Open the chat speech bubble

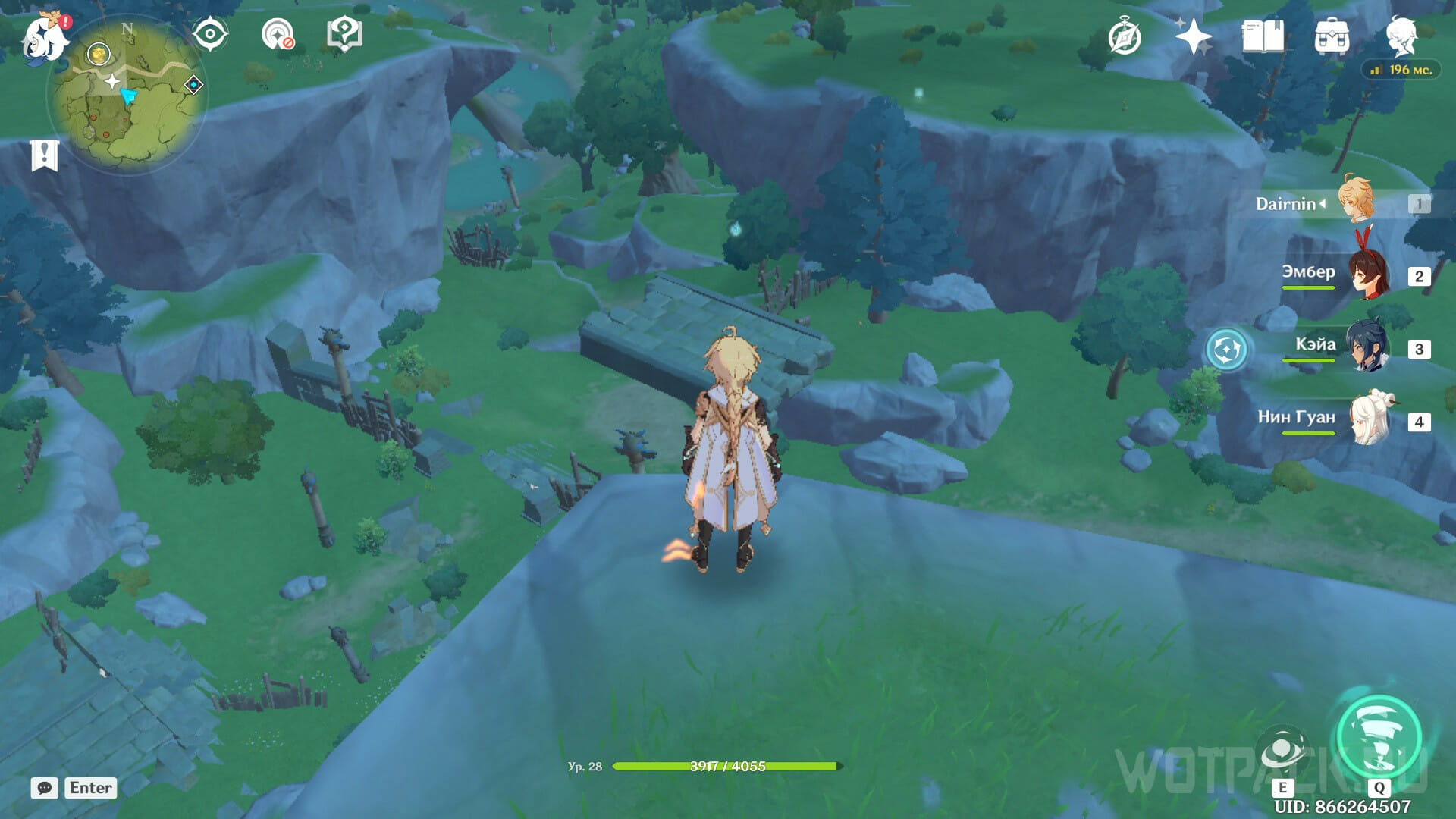[45, 788]
